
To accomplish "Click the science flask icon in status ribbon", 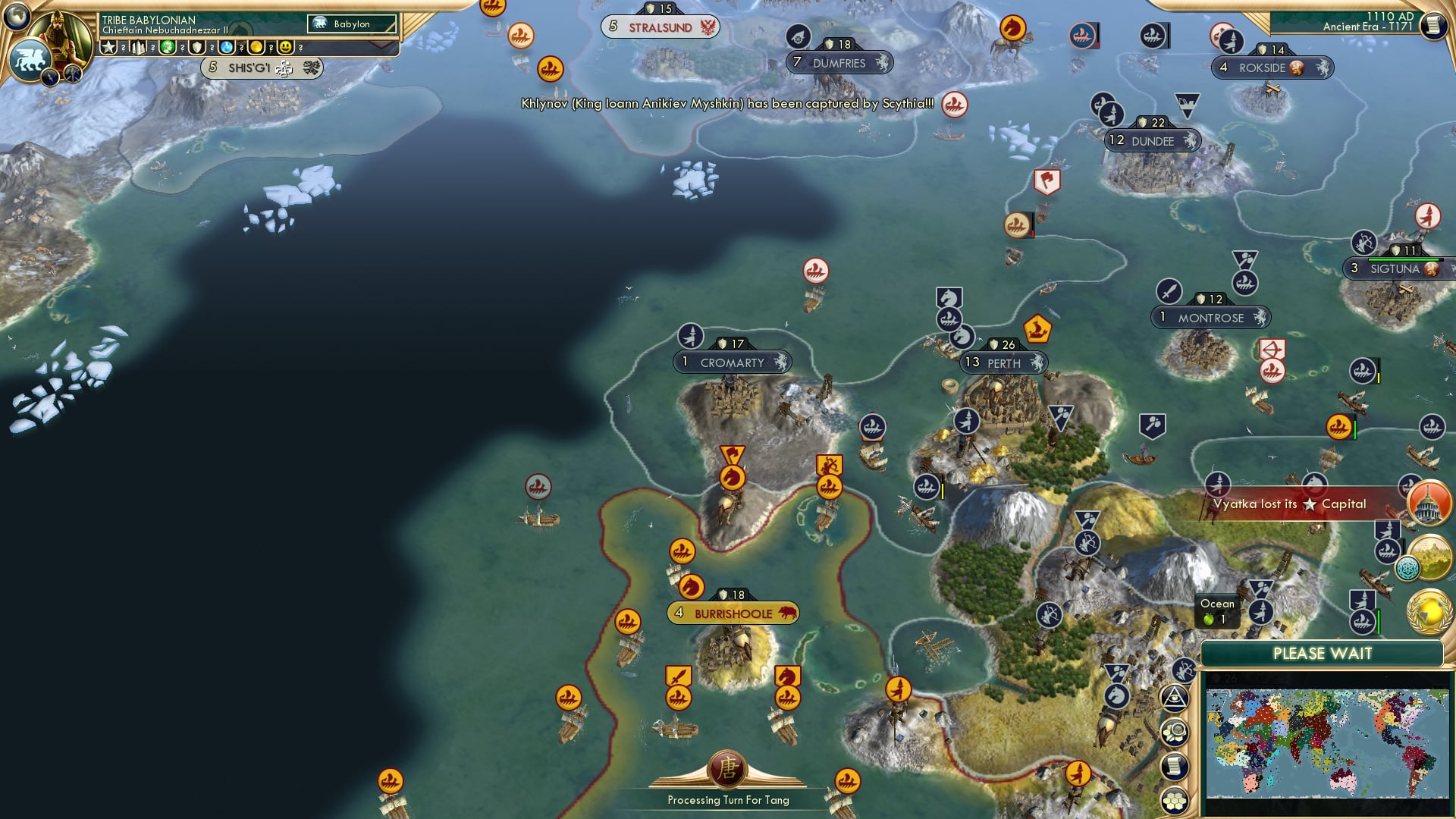I will [227, 47].
